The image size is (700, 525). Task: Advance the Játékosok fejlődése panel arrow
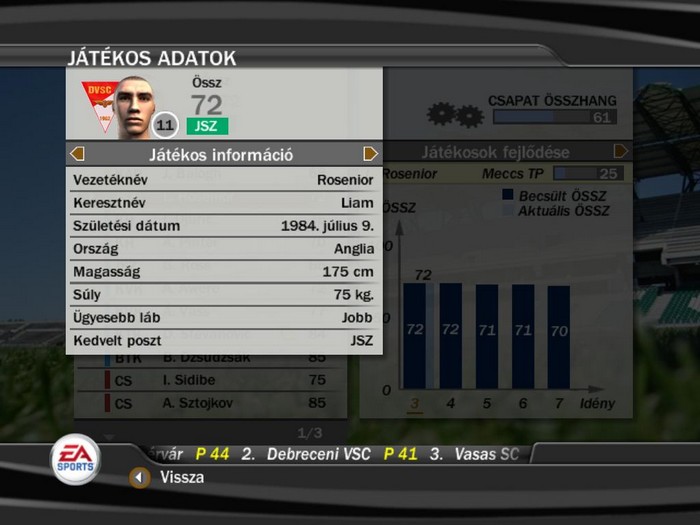point(620,152)
